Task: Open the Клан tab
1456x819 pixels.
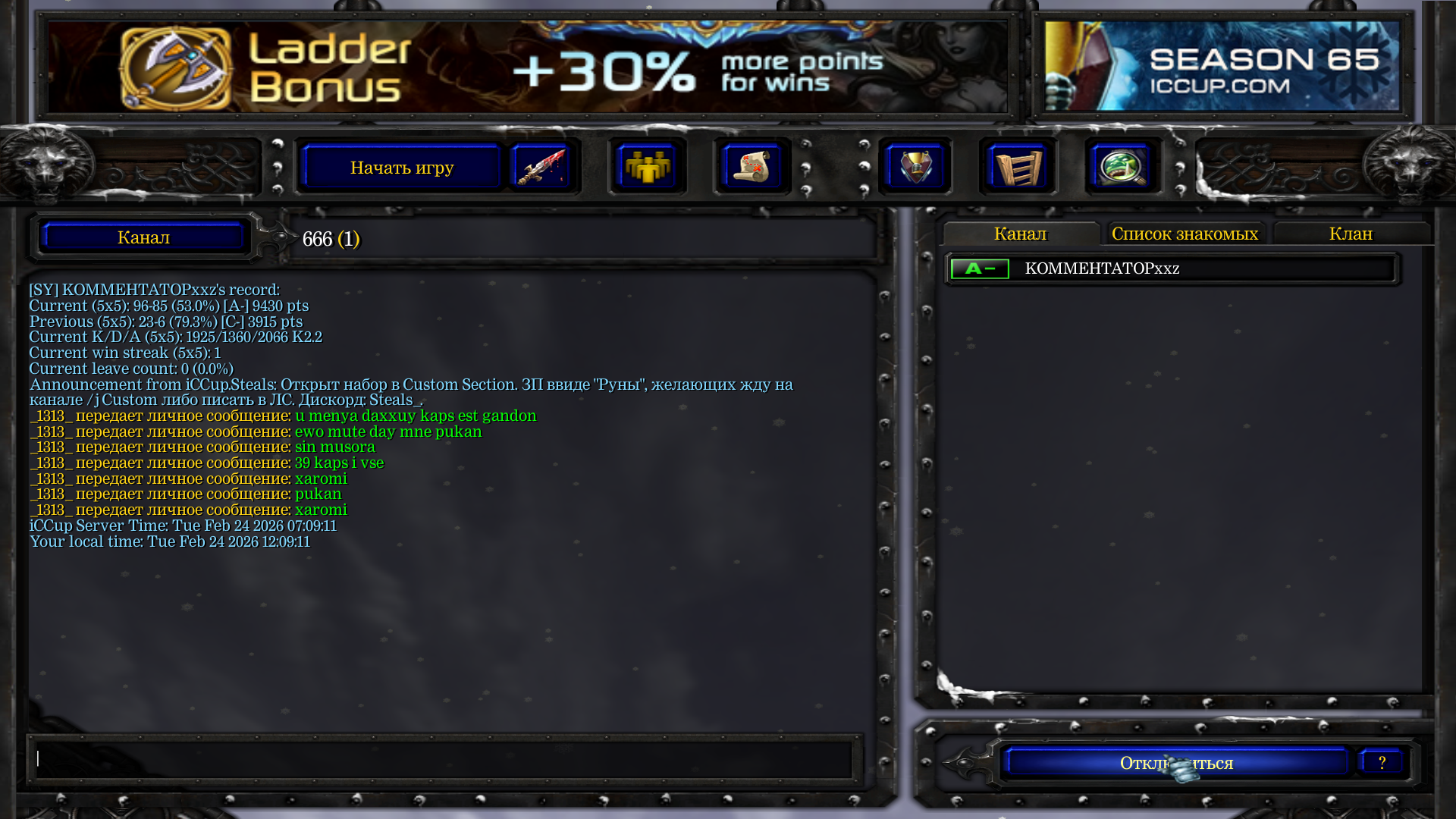Action: 1351,234
